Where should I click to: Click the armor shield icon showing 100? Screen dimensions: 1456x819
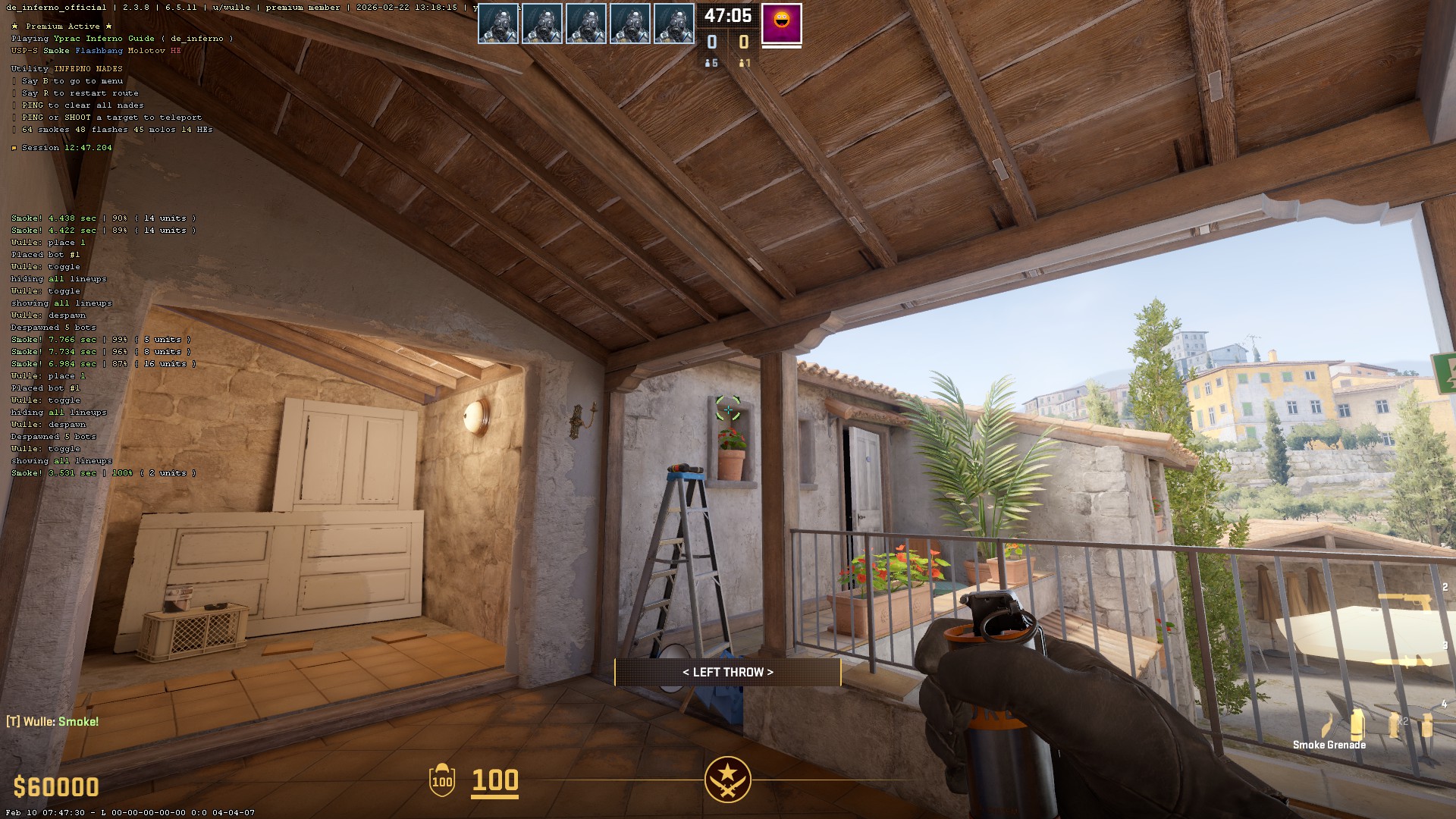pyautogui.click(x=442, y=780)
